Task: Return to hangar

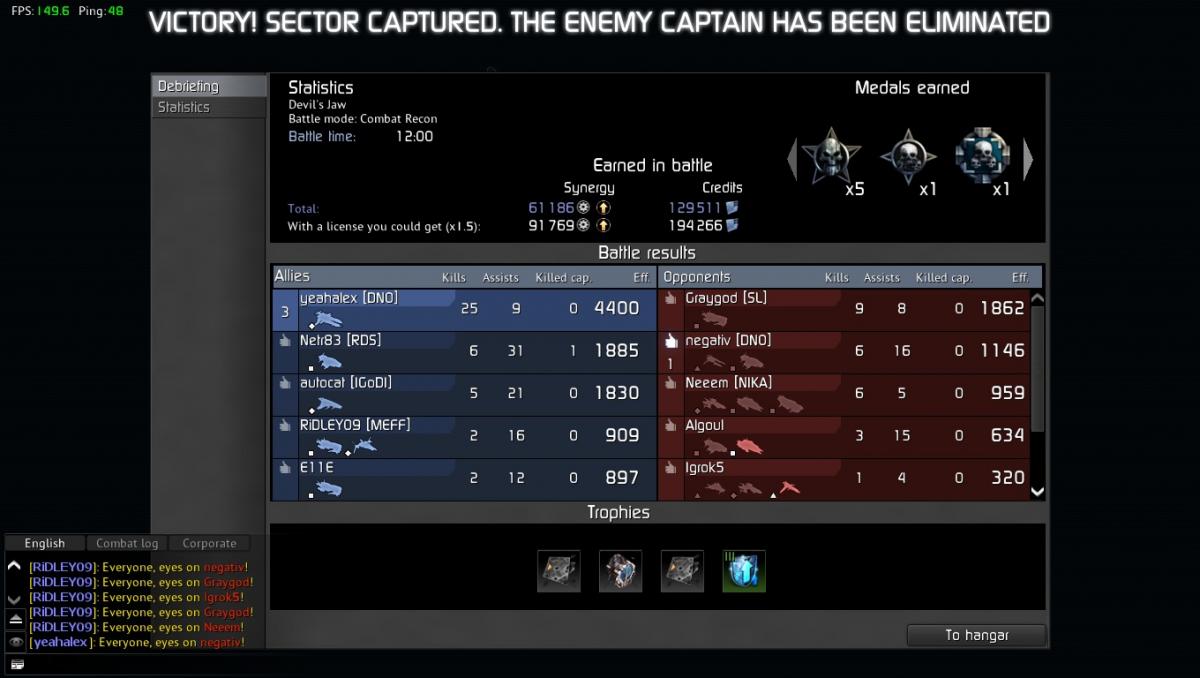Action: point(976,635)
